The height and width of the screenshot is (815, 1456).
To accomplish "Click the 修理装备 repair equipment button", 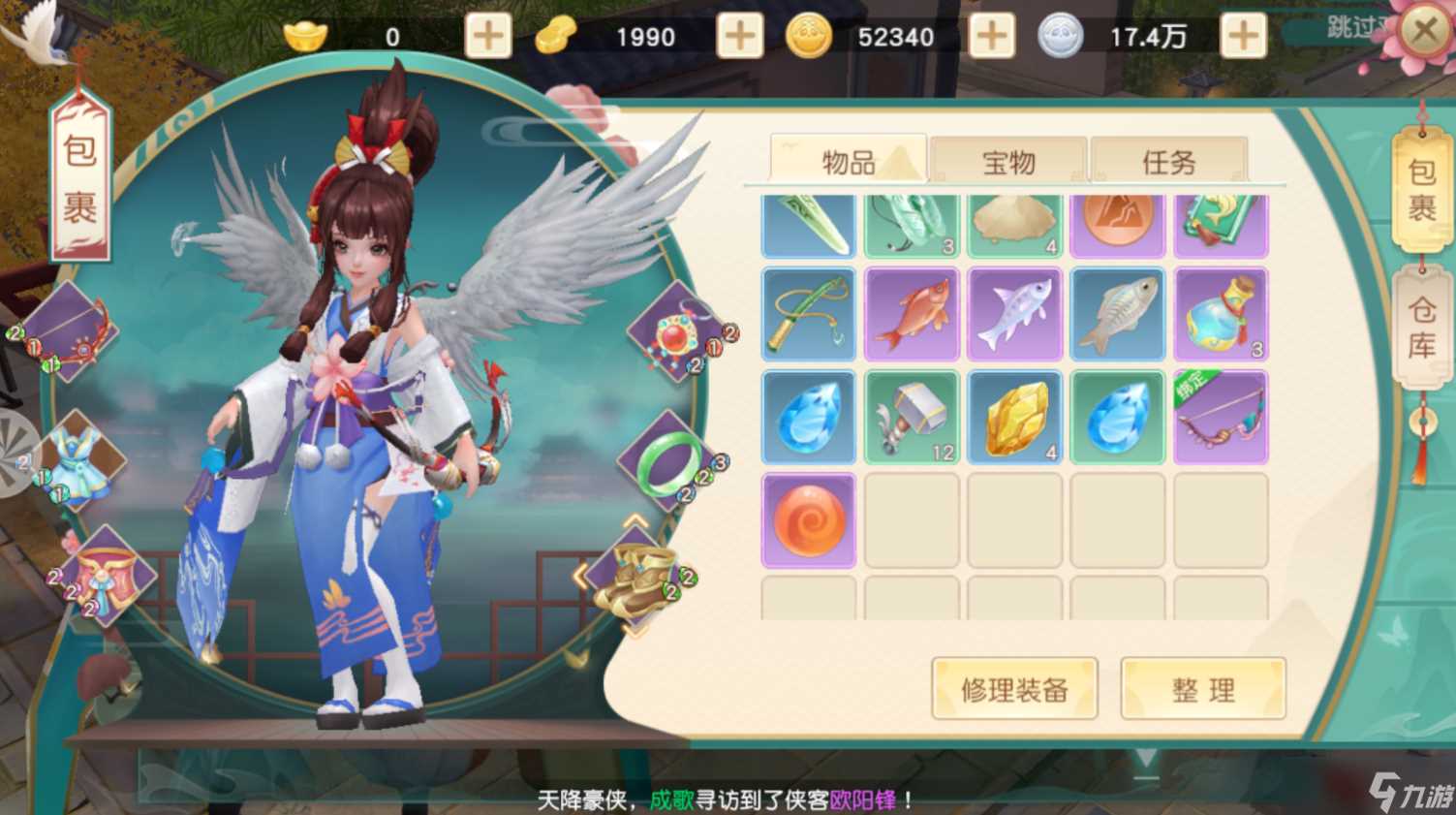I will (x=1014, y=689).
